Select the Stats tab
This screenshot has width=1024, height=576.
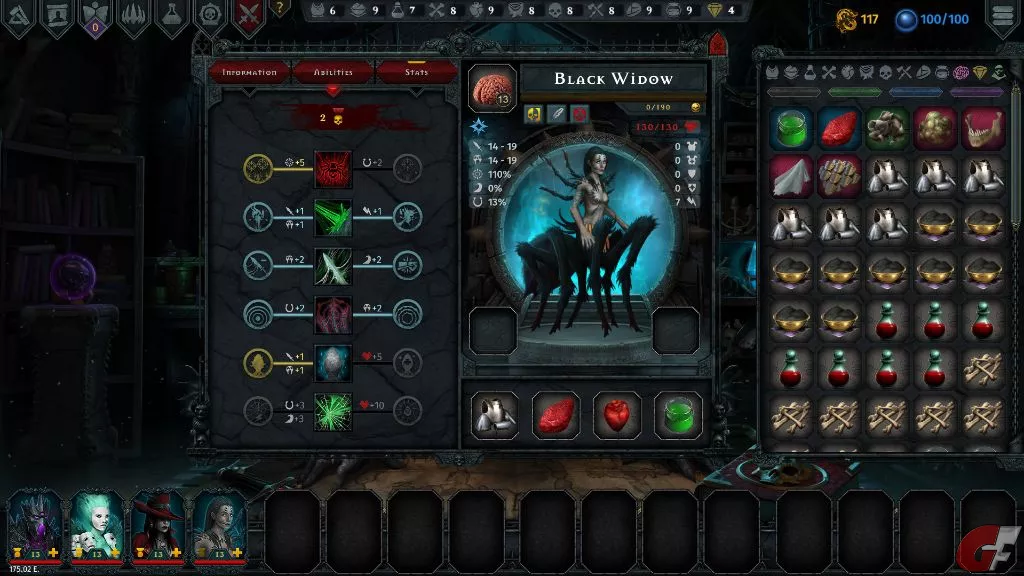[x=416, y=72]
